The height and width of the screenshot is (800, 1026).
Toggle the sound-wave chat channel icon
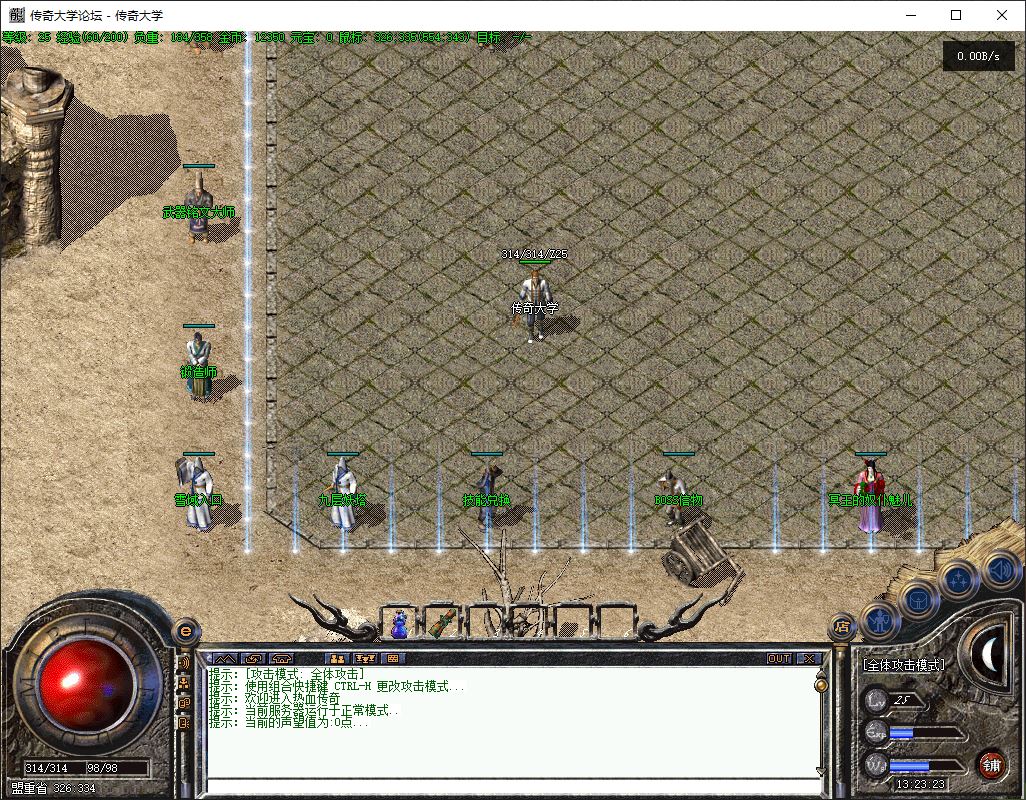[184, 663]
